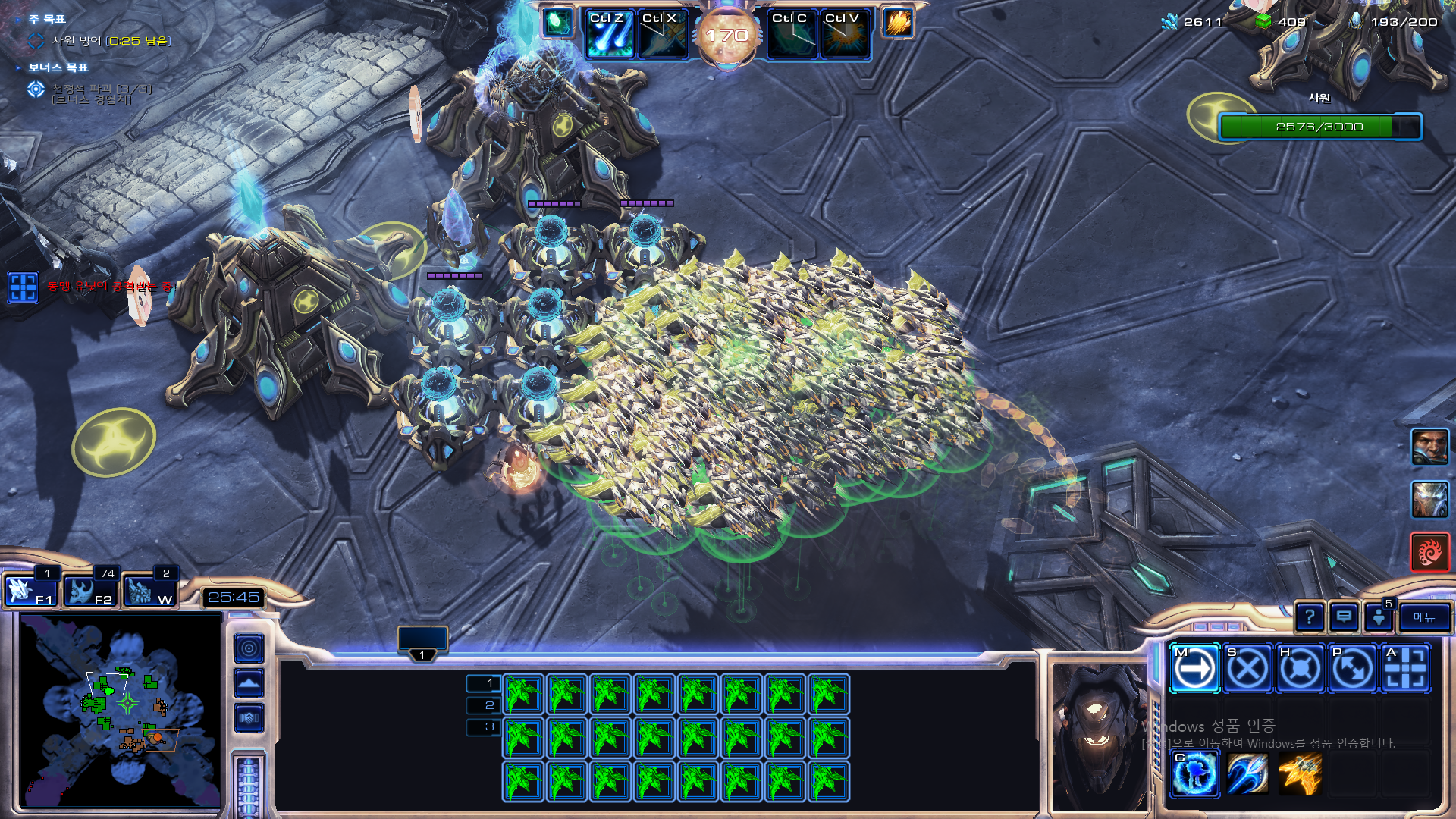Open the chat message button
Screen dimensions: 1456x819
click(1344, 617)
